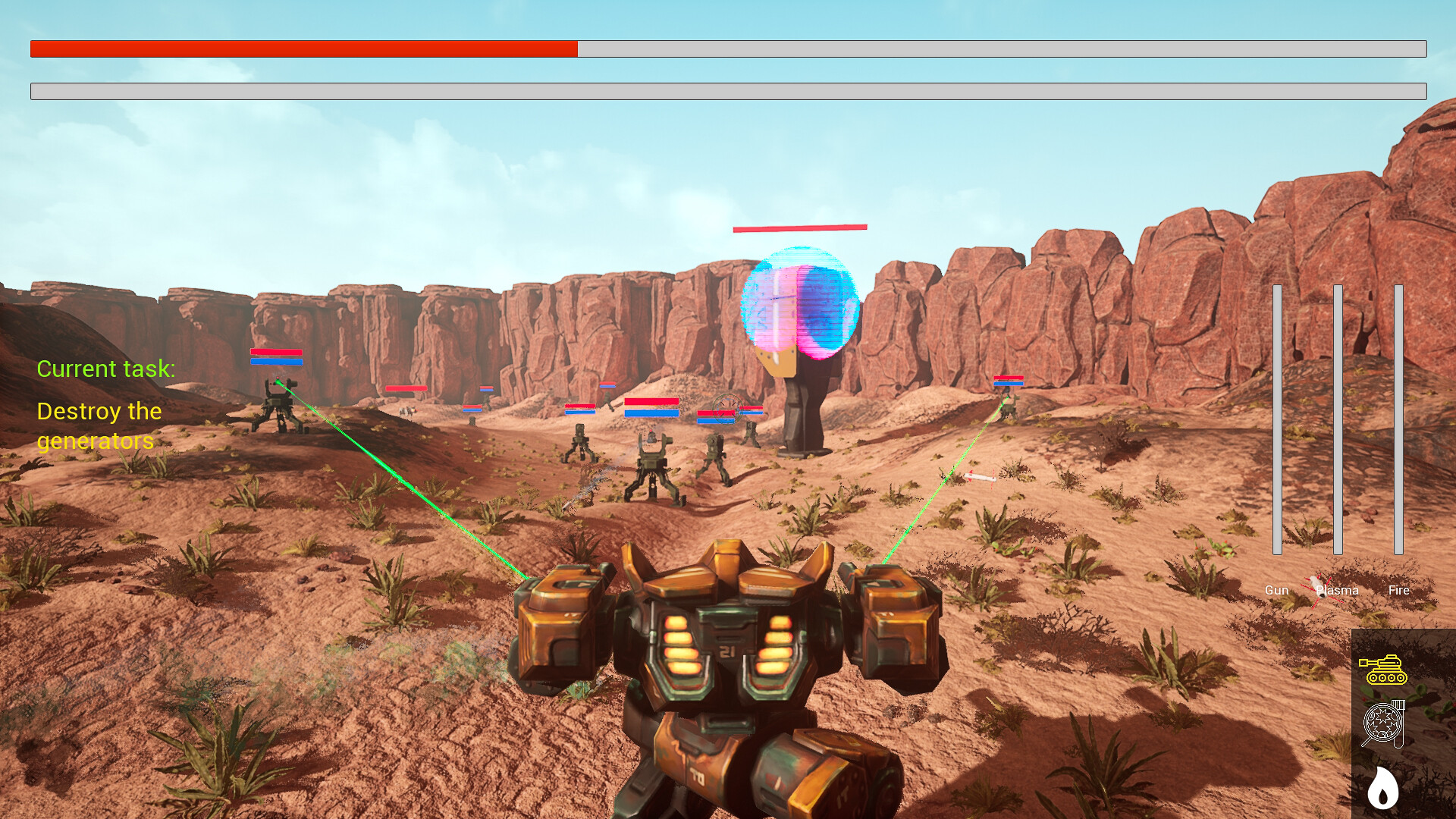Switch to the plasma weapon icon
The height and width of the screenshot is (819, 1456).
(1383, 724)
